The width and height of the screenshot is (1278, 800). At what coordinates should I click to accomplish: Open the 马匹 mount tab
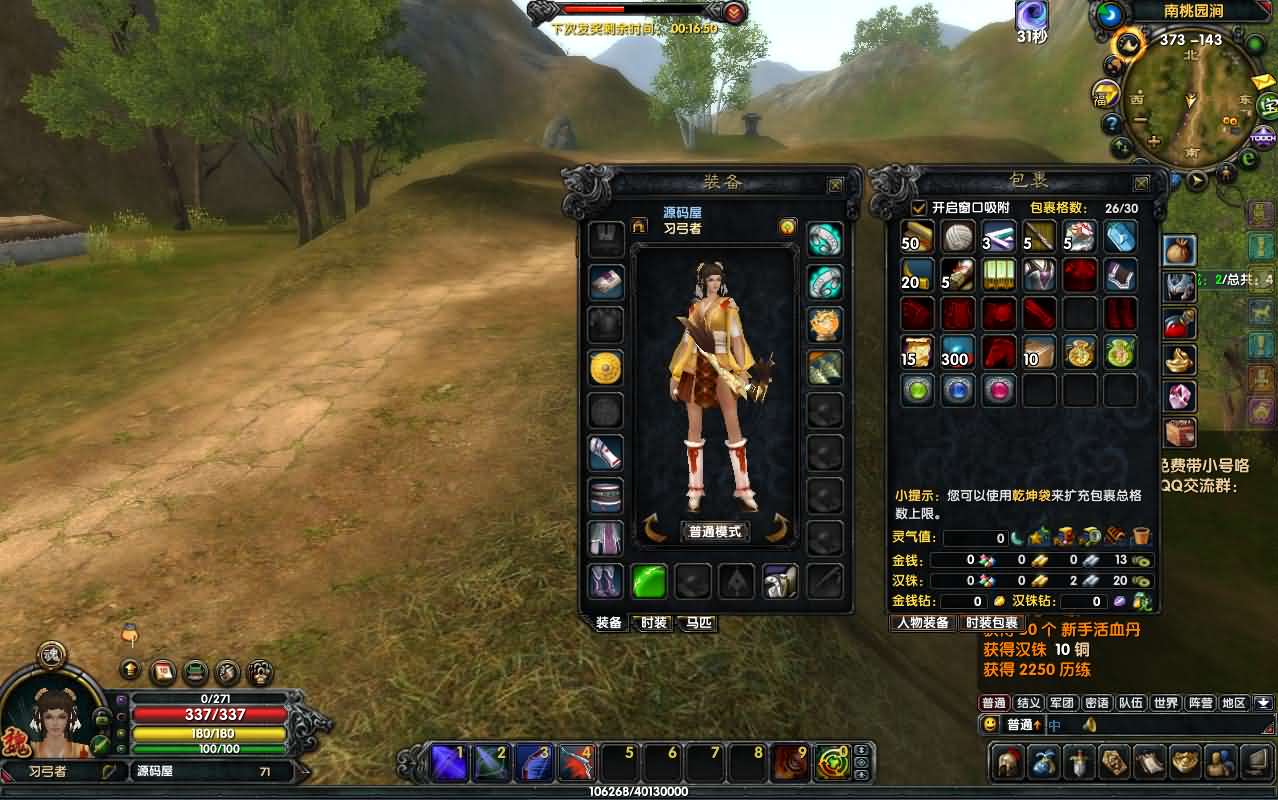pos(699,623)
